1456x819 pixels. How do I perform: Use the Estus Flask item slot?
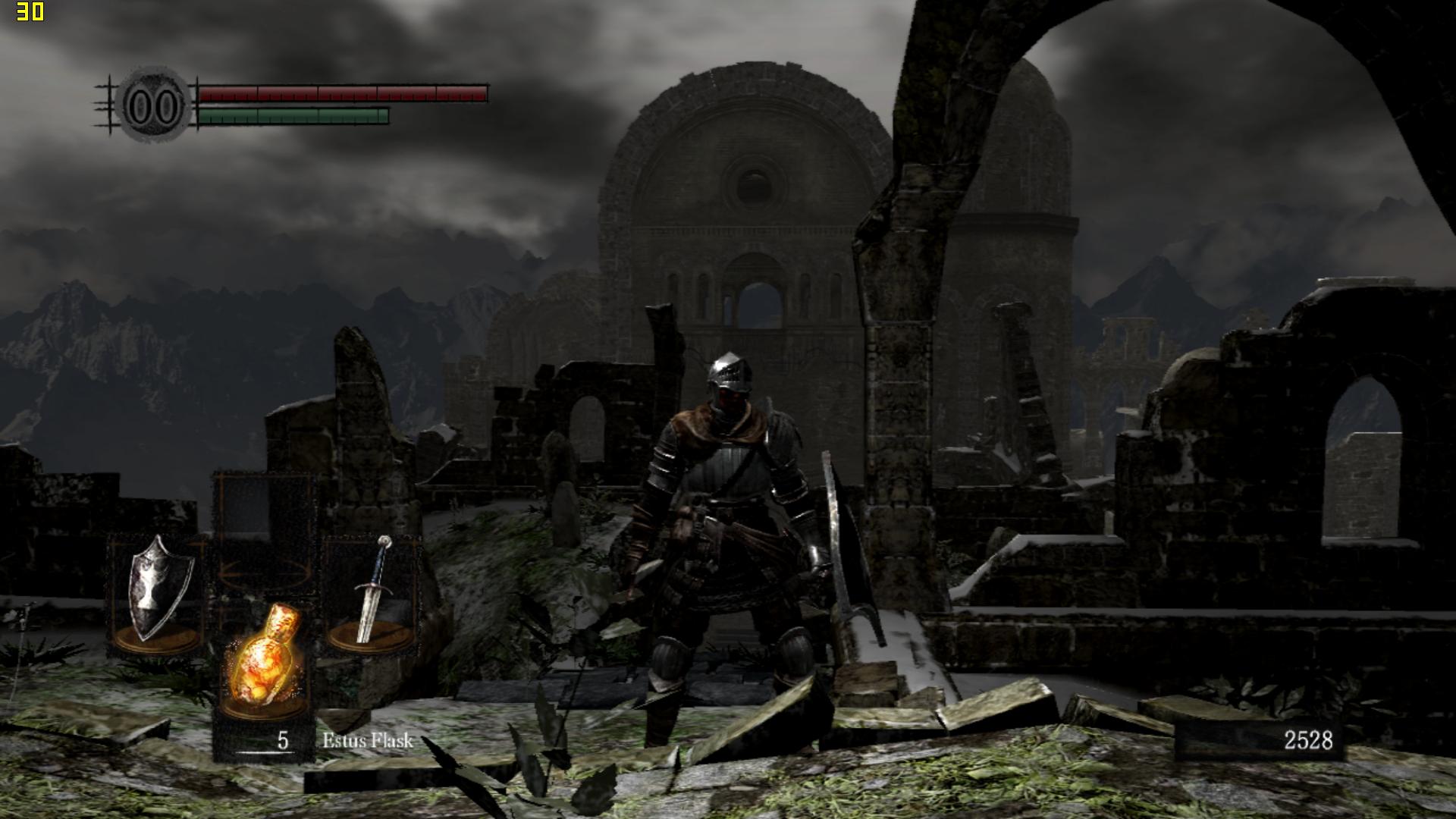click(x=264, y=660)
